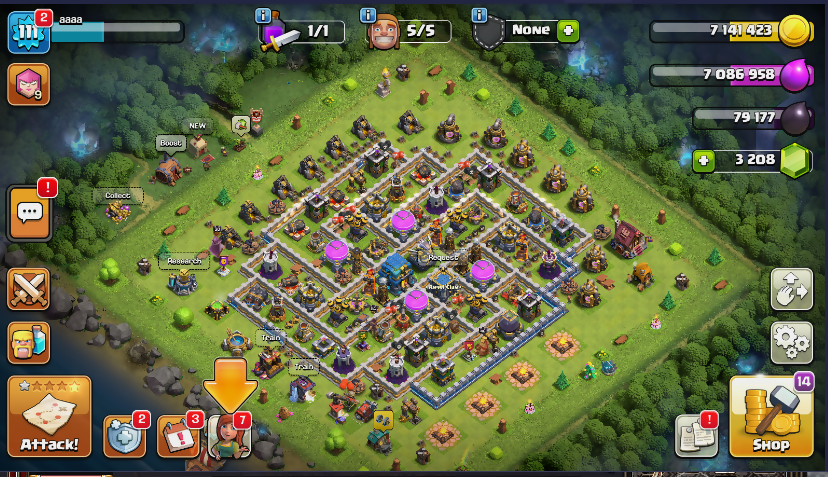Show info for the 5/5 builders
Viewport: 828px width, 477px height.
[x=369, y=15]
